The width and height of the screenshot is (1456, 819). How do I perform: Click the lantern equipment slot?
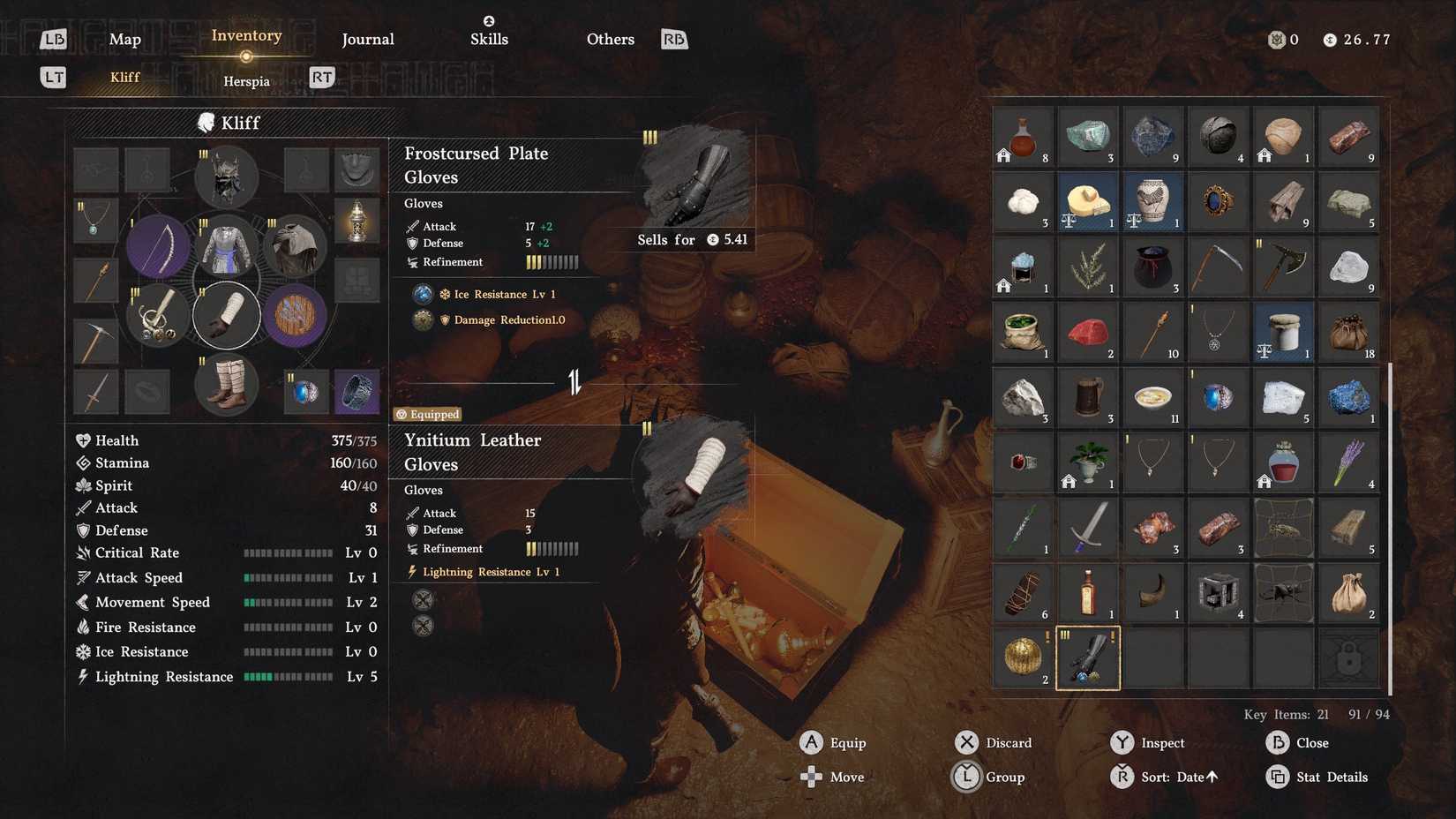(x=357, y=220)
